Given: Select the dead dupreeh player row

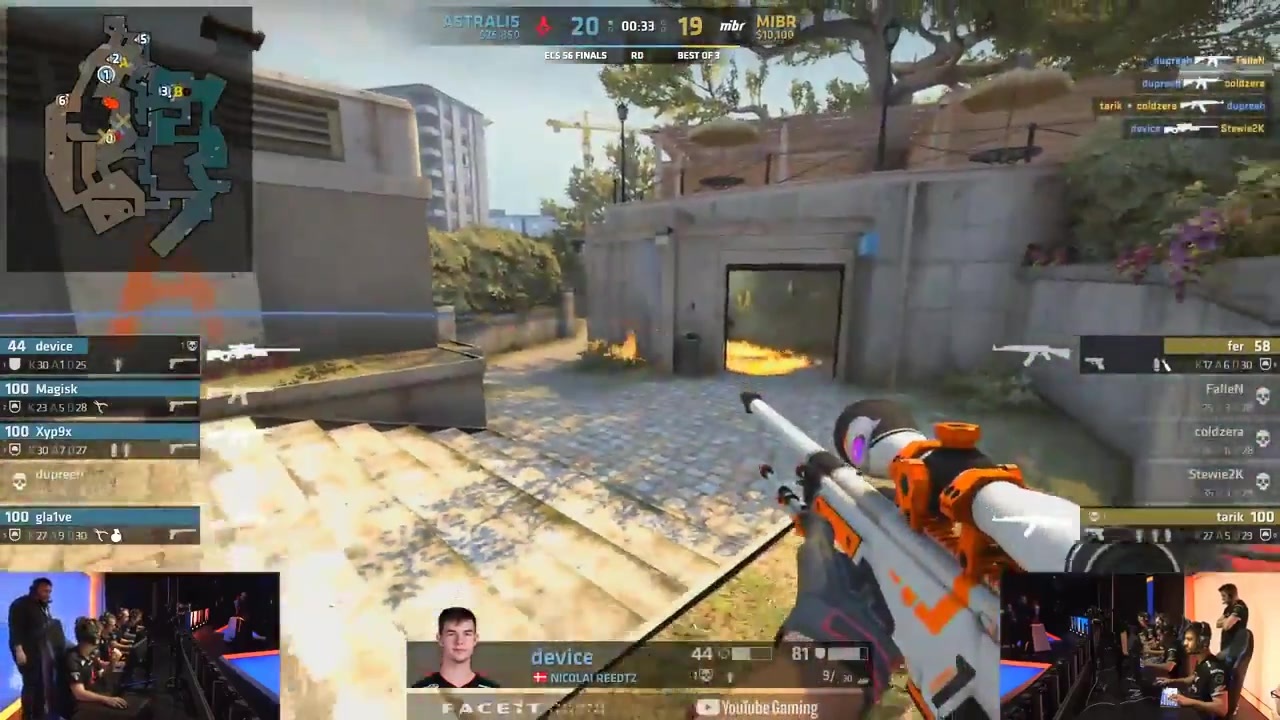Looking at the screenshot, I should [100, 481].
